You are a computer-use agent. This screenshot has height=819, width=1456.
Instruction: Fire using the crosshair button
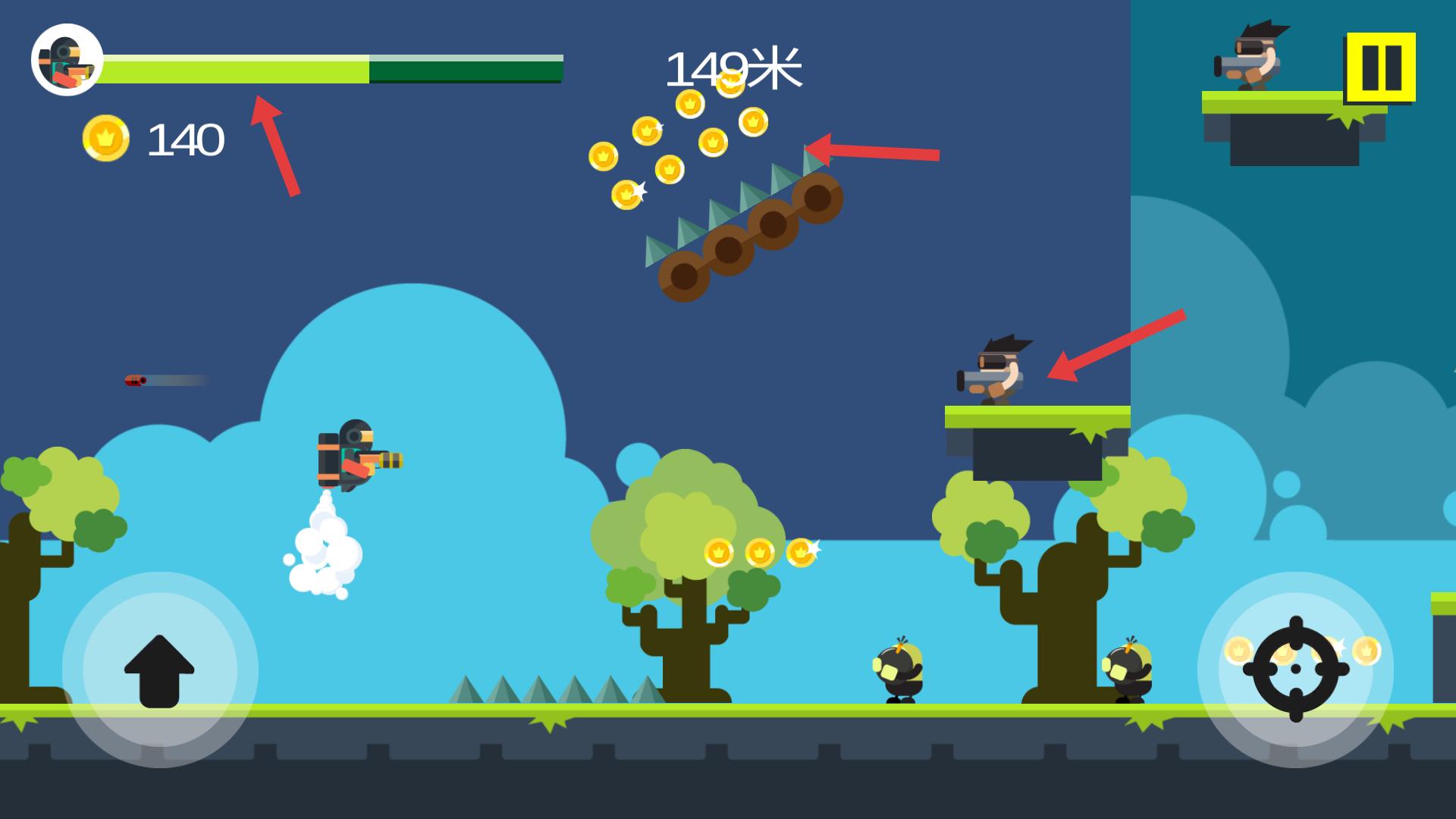point(1295,669)
